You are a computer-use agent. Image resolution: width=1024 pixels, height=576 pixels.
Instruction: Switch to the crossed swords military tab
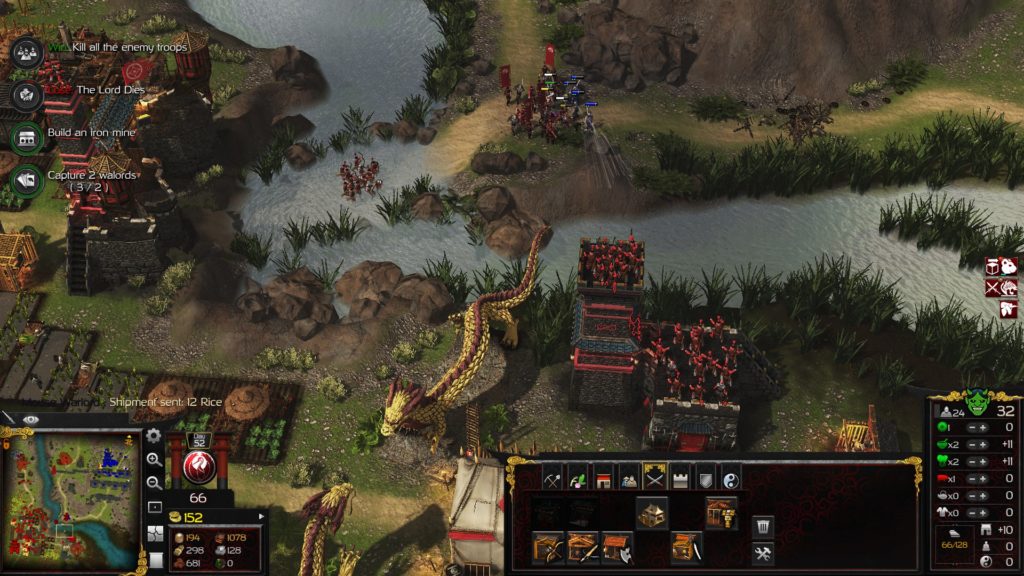[x=654, y=478]
